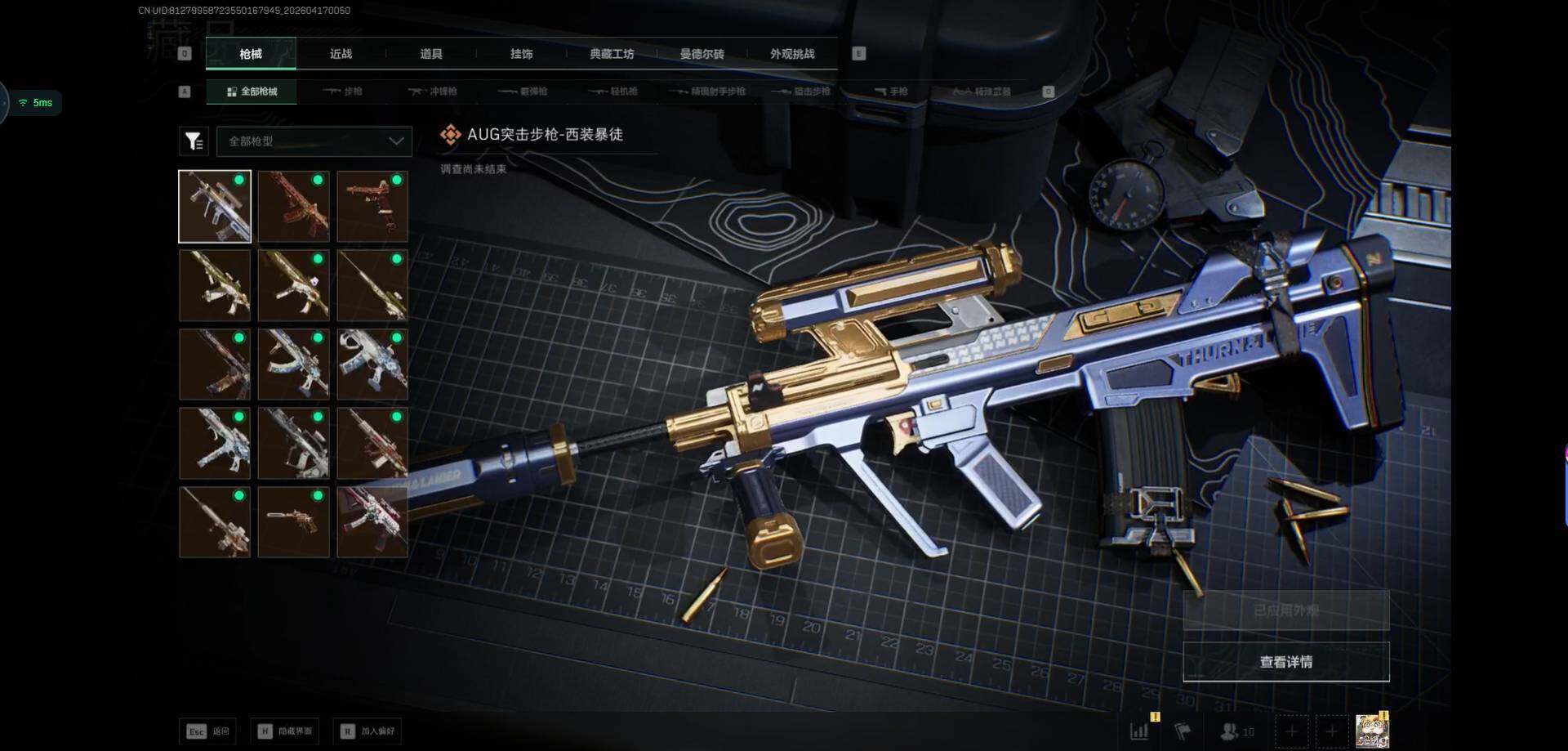Click the funnel filter icon
This screenshot has height=751, width=1568.
pyautogui.click(x=194, y=141)
